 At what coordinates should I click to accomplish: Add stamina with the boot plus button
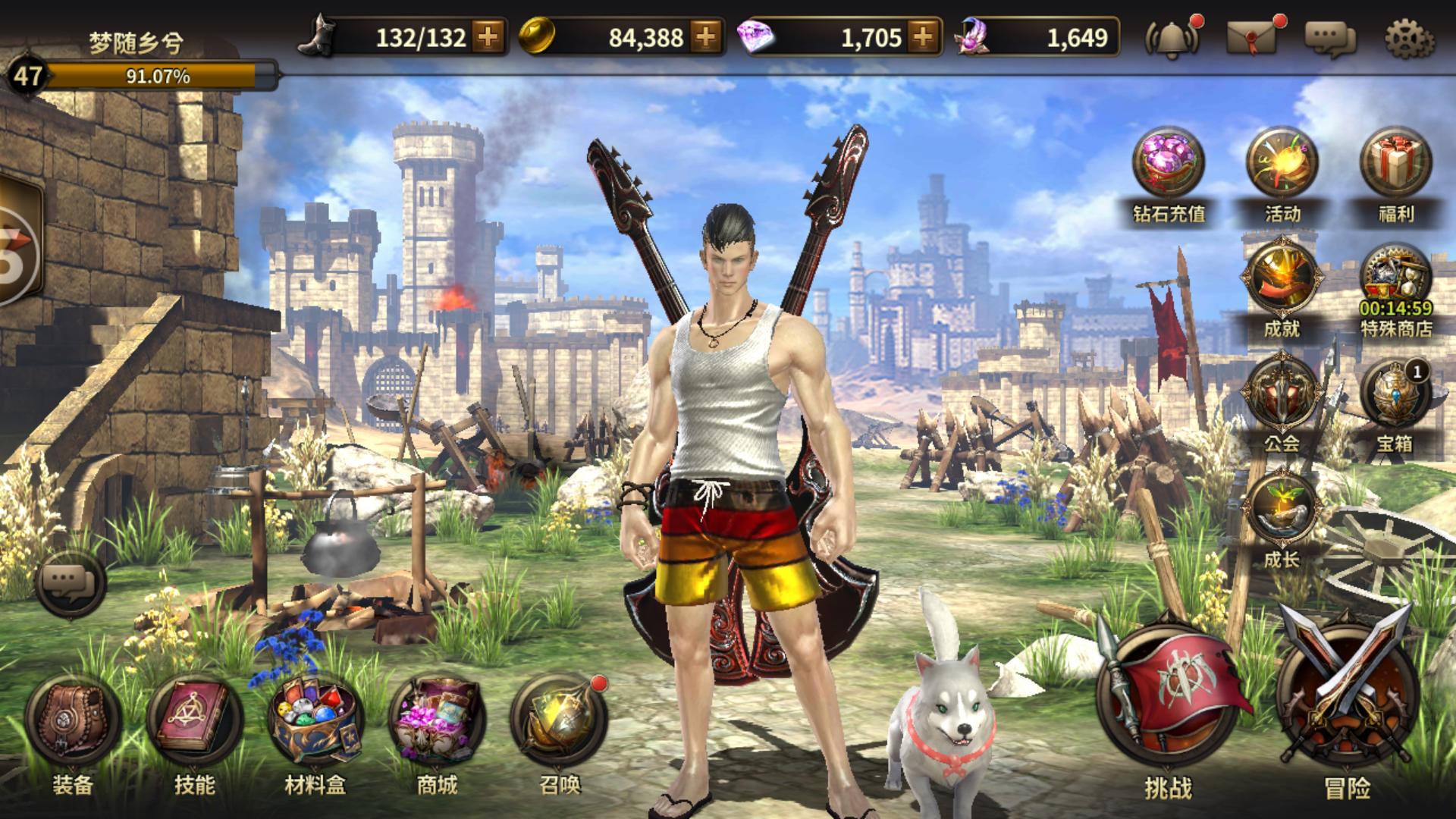(x=488, y=36)
